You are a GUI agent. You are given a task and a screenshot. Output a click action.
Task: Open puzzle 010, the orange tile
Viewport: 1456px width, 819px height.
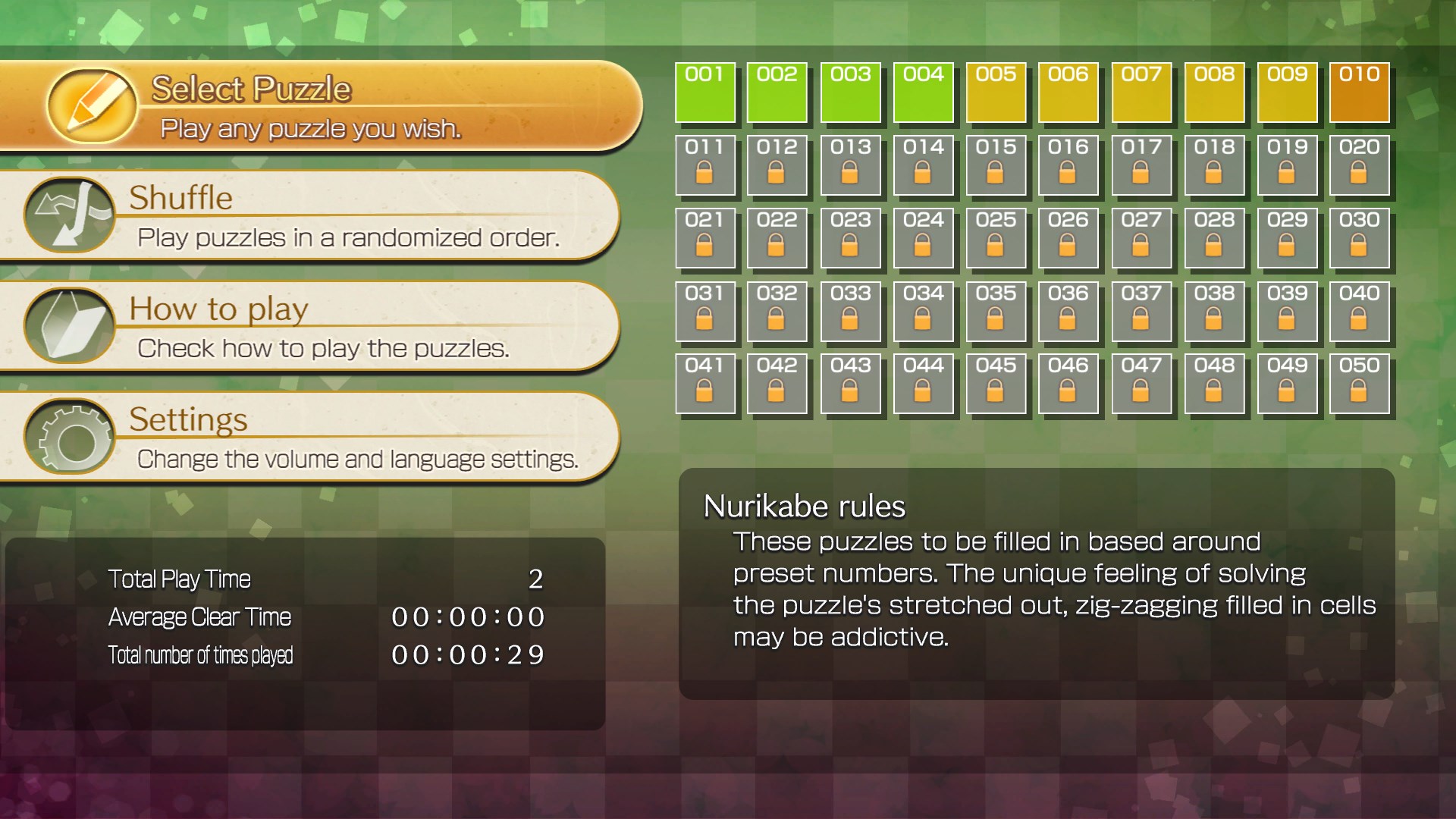pyautogui.click(x=1360, y=92)
